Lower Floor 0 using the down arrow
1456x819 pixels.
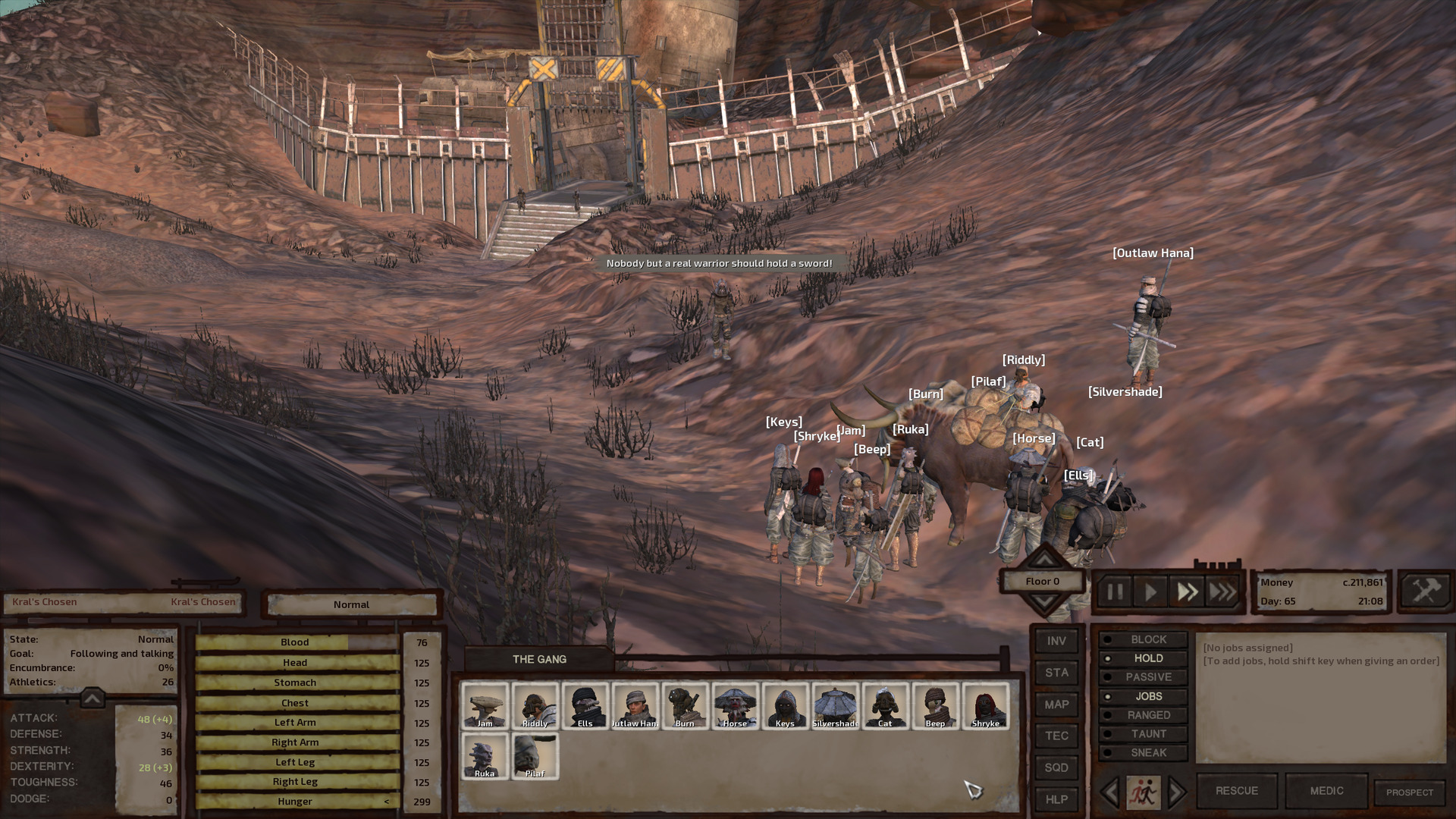coord(1045,601)
